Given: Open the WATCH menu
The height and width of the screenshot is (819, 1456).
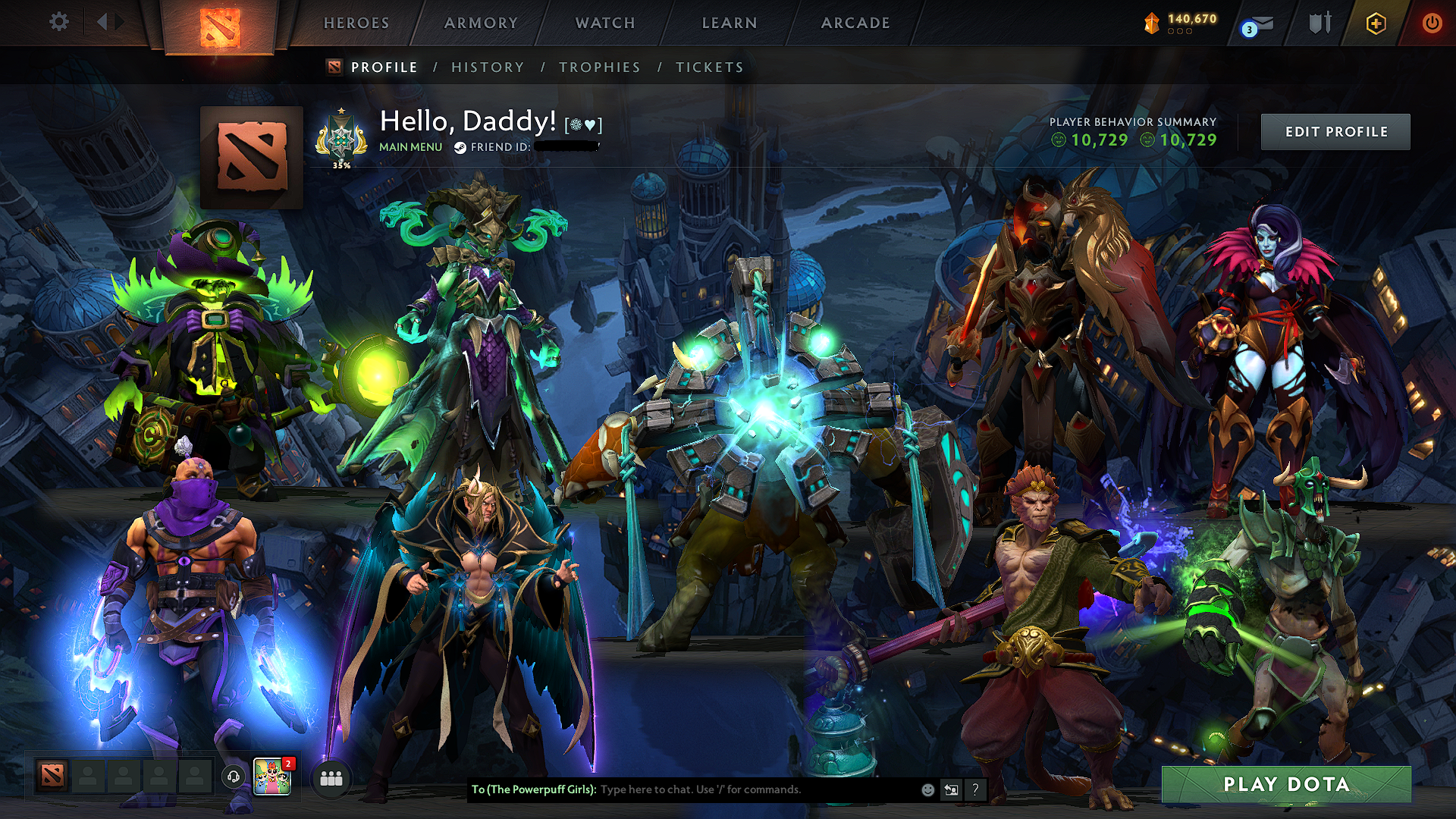Looking at the screenshot, I should tap(604, 23).
